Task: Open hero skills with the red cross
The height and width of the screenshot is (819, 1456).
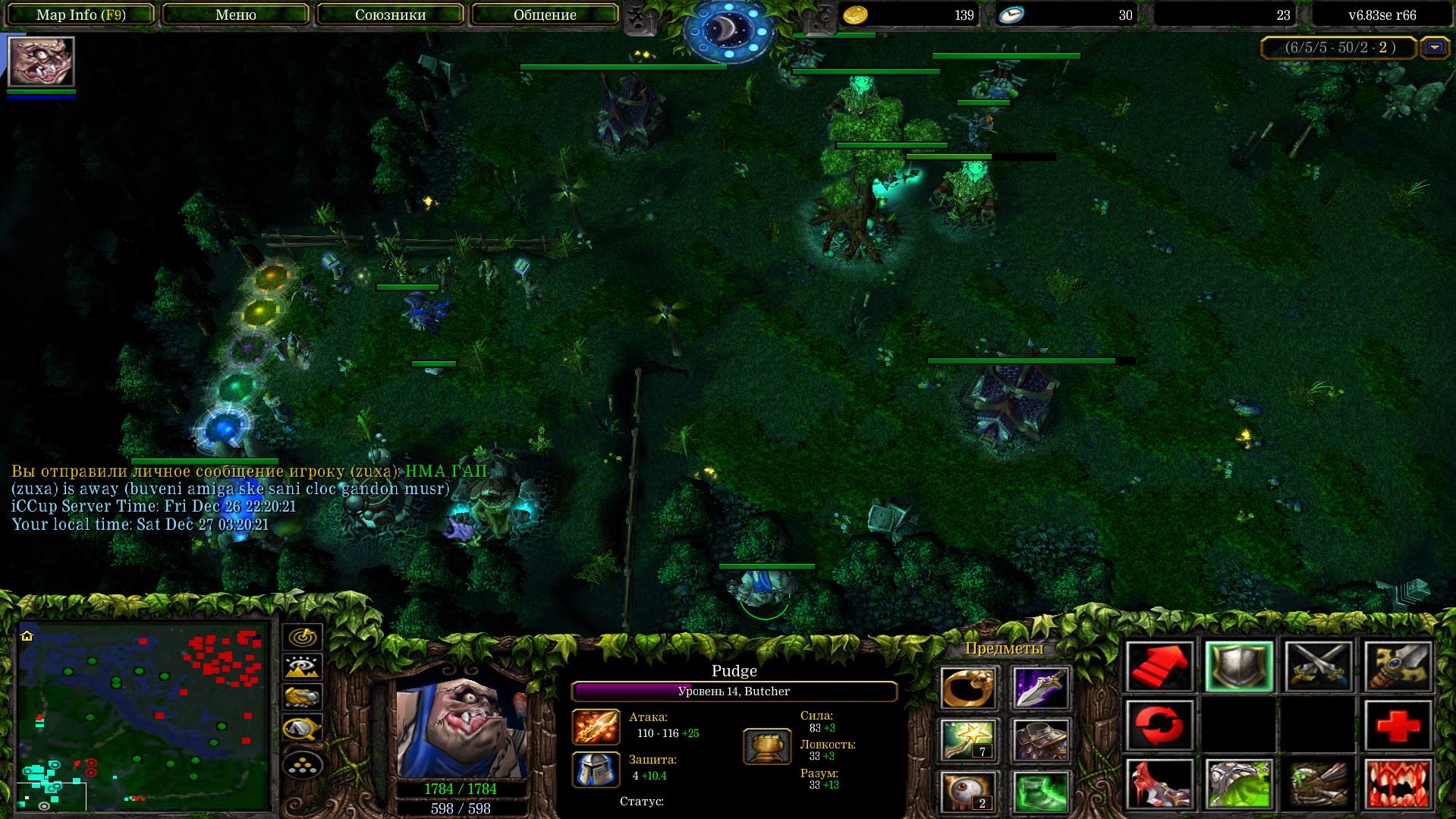Action: pos(1398,725)
